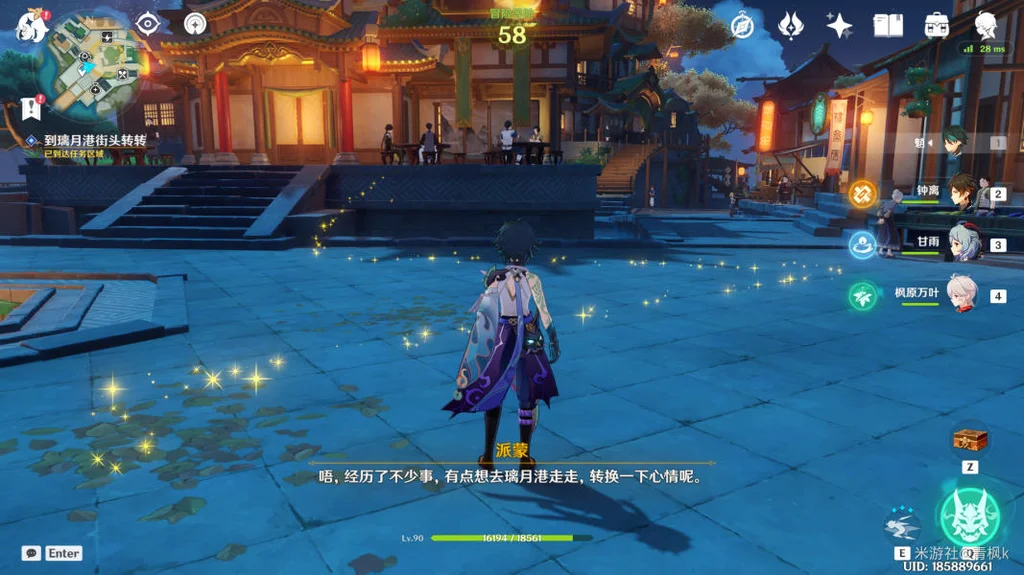
Task: Open the adventurer handbook book icon
Action: point(888,25)
